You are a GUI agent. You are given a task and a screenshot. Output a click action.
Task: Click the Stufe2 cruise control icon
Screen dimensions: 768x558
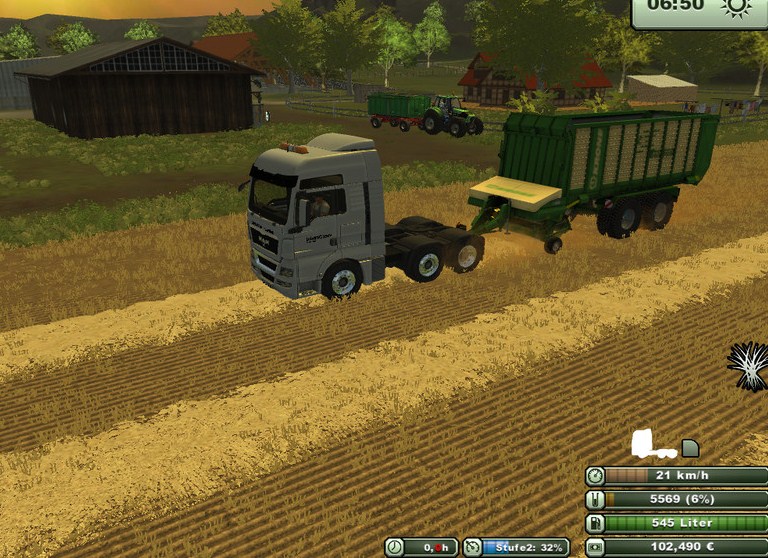click(473, 547)
